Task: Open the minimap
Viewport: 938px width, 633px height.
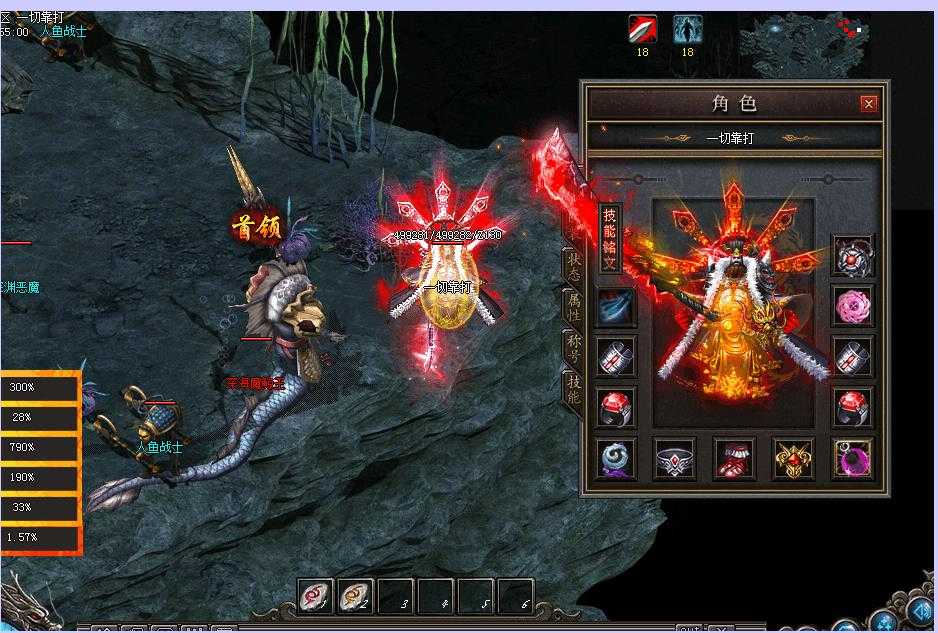Action: 817,38
